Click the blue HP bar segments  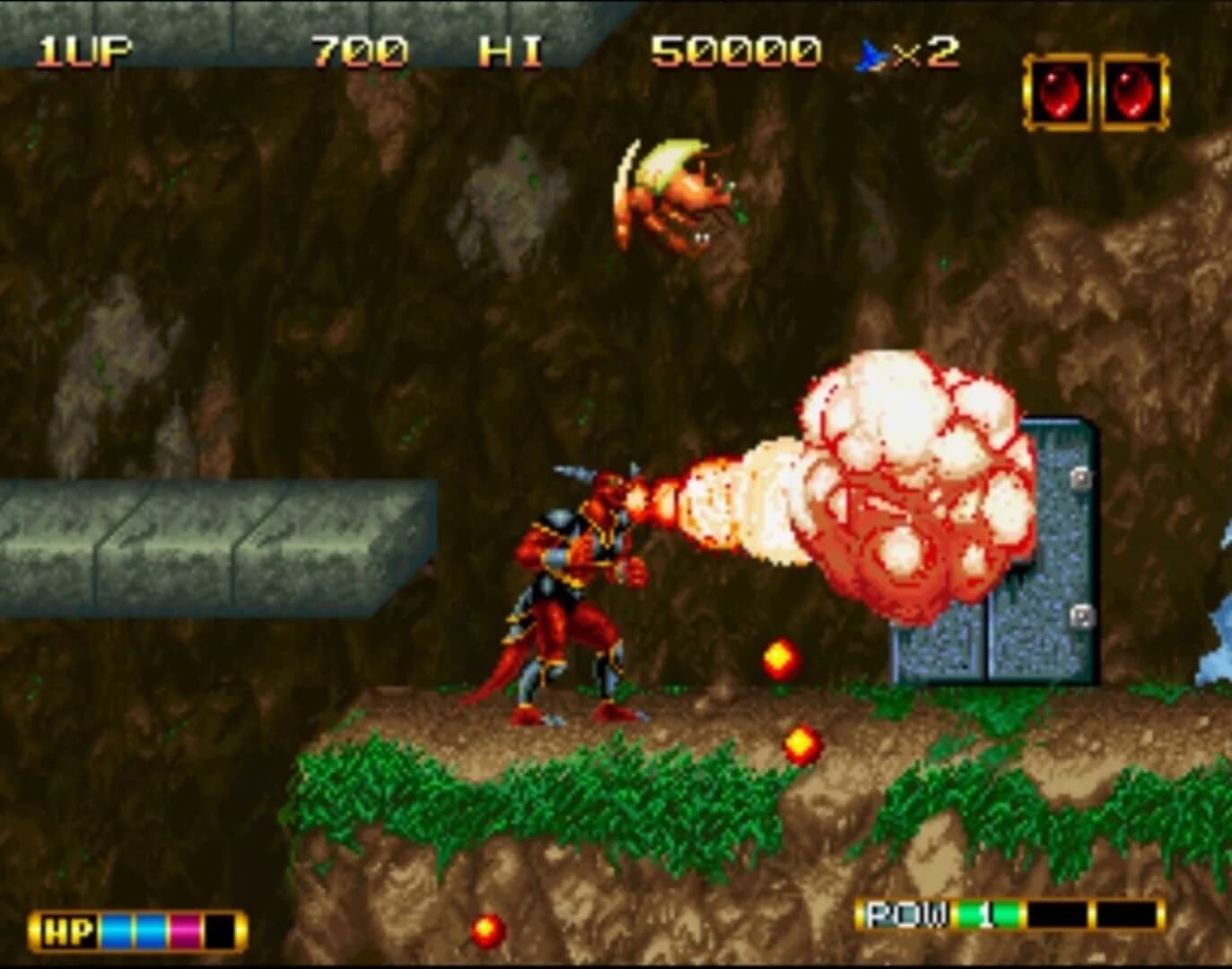131,930
